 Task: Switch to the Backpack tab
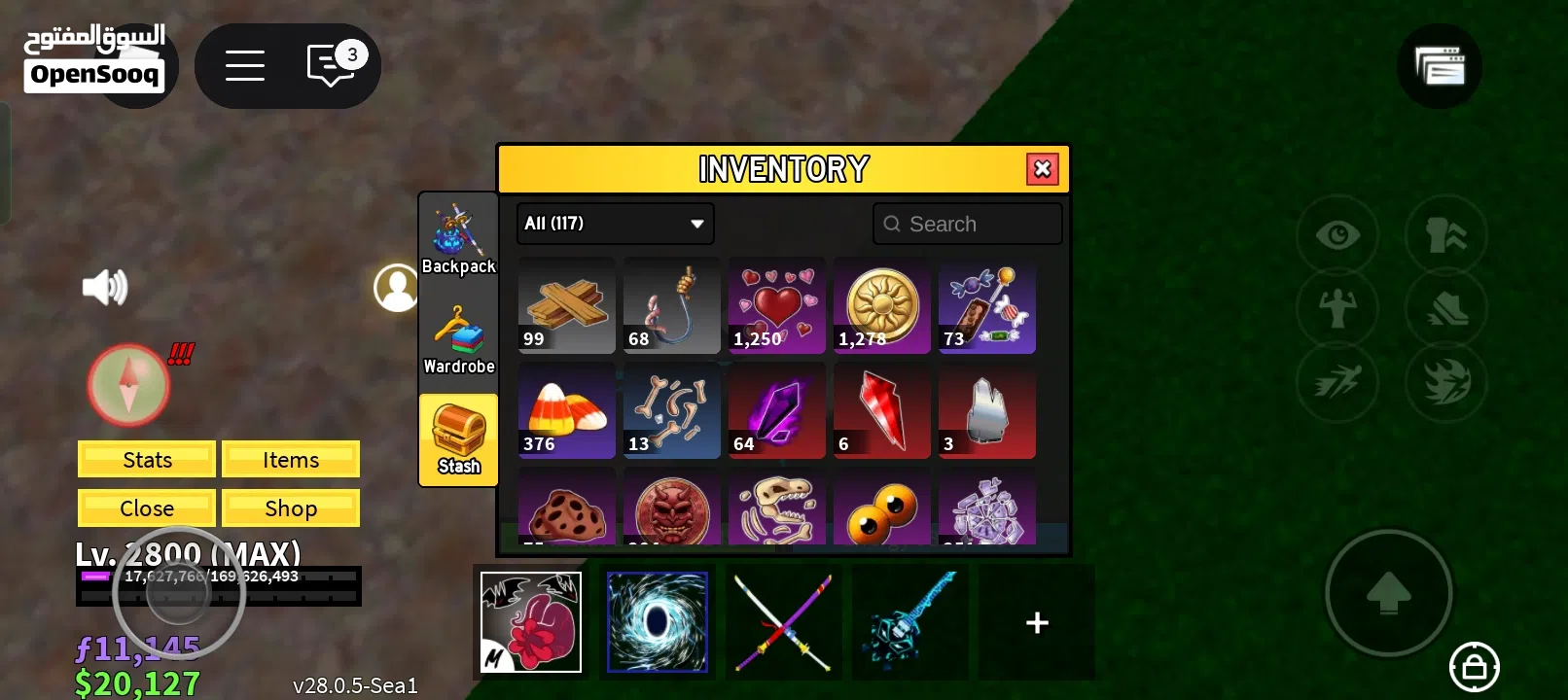tap(458, 236)
